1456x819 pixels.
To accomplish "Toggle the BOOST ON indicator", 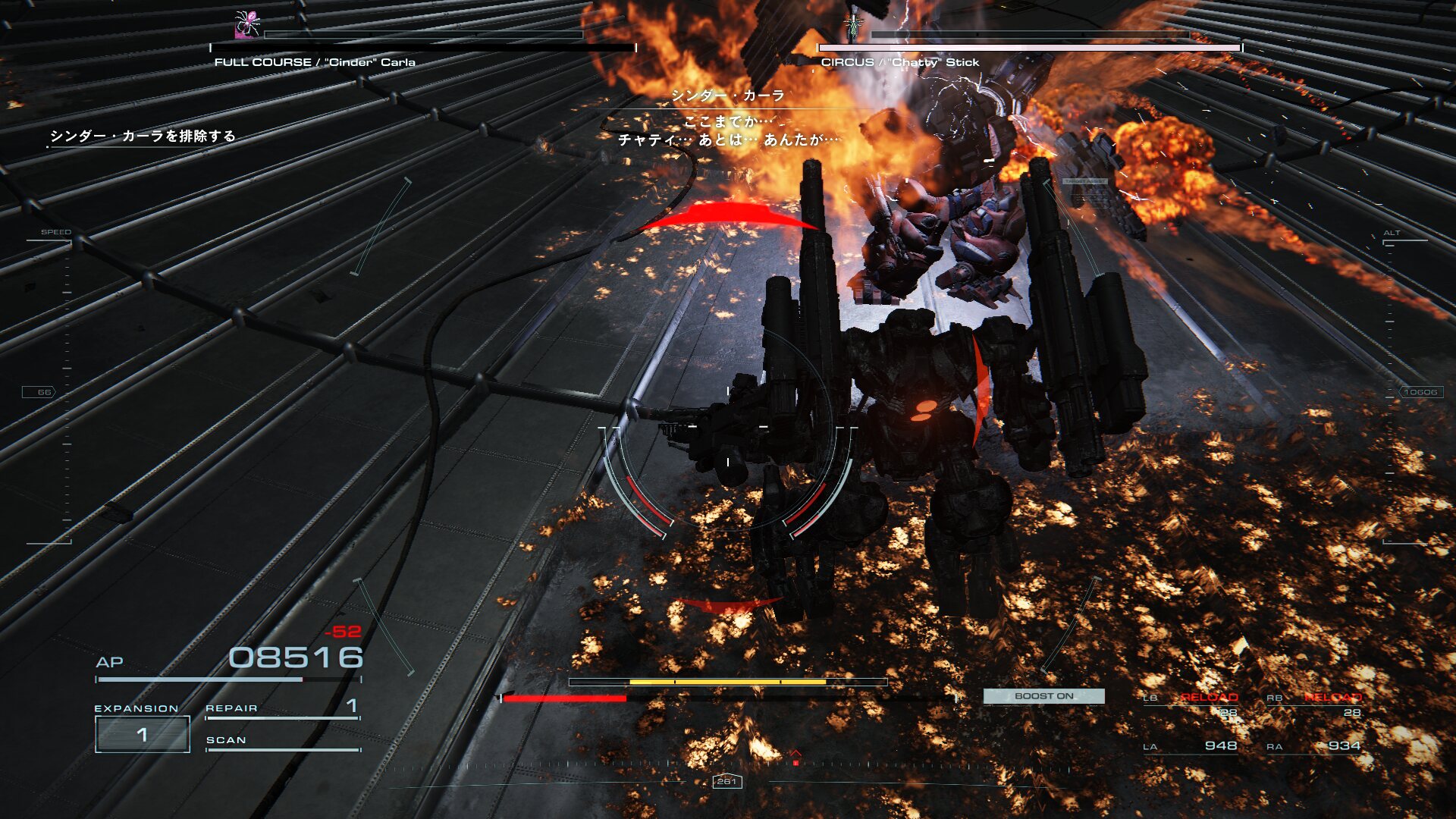I will pos(1043,696).
